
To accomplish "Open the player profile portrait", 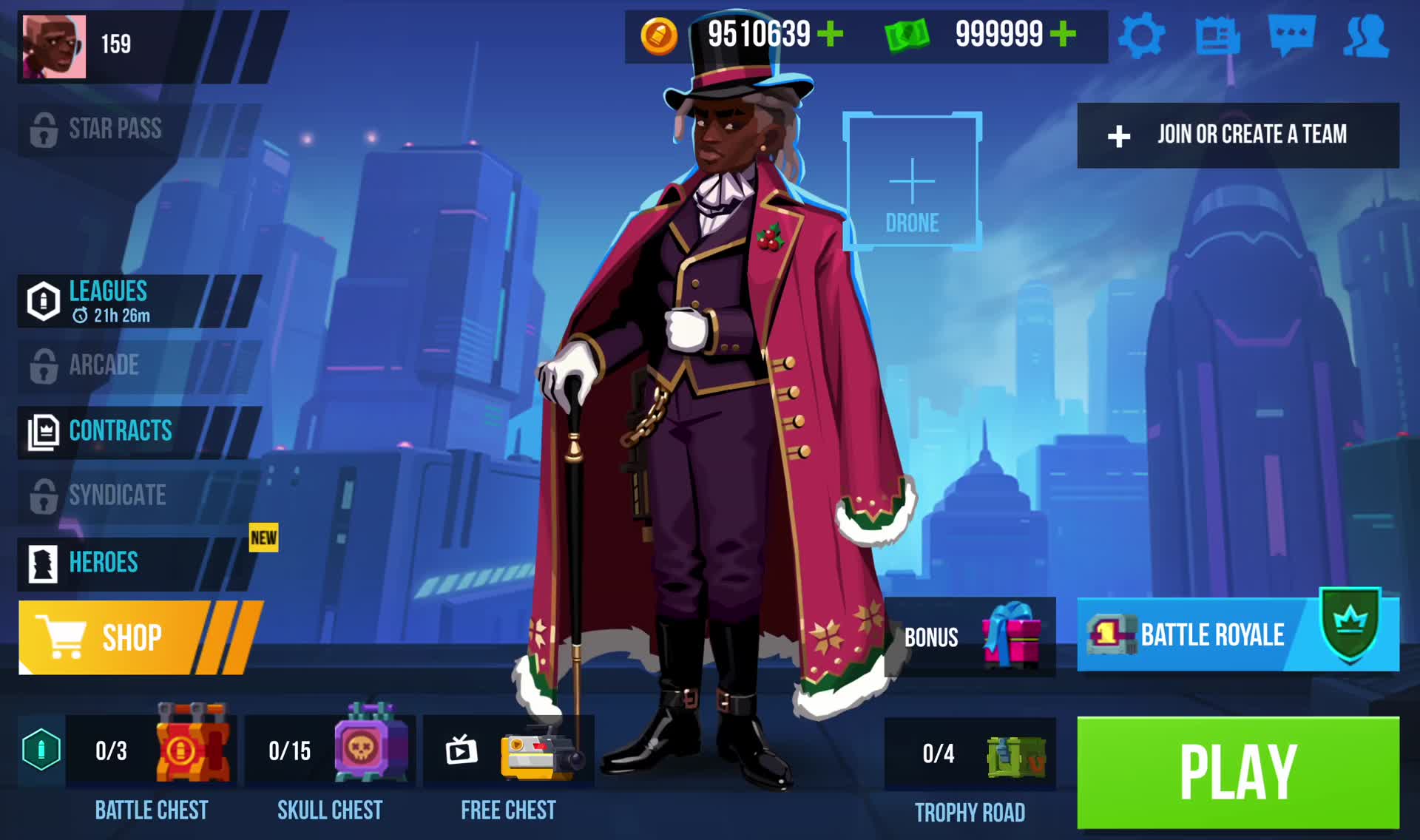I will pyautogui.click(x=54, y=46).
